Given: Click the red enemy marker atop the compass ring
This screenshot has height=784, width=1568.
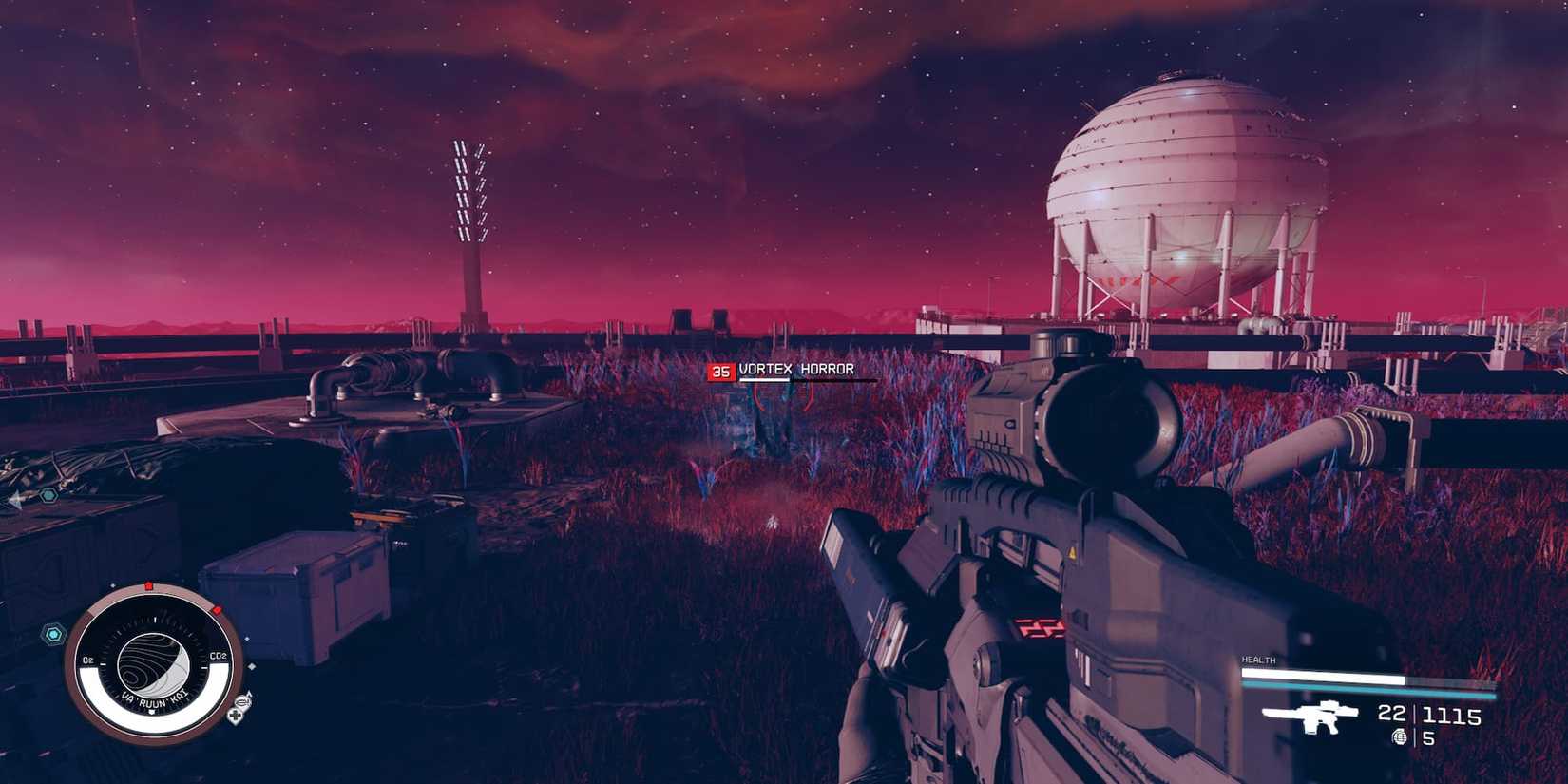Looking at the screenshot, I should [149, 585].
